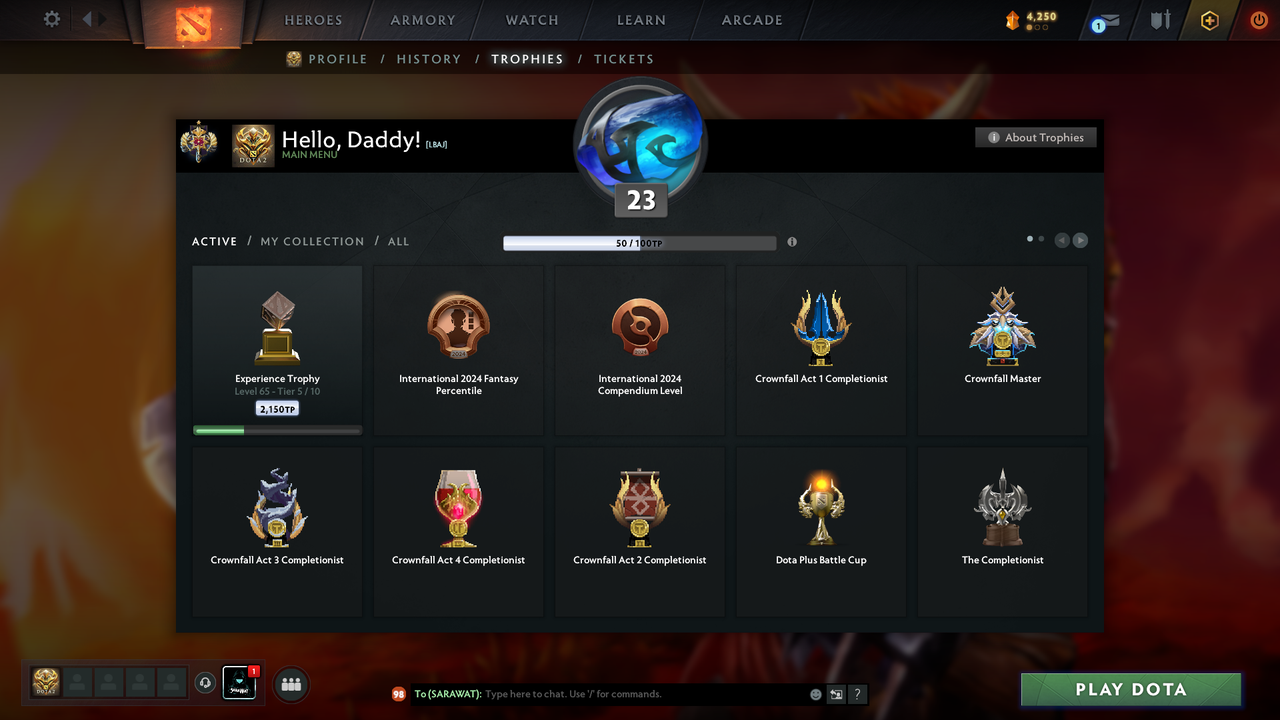The height and width of the screenshot is (720, 1280).
Task: Open the Dota 2 settings gear icon
Action: 51,18
